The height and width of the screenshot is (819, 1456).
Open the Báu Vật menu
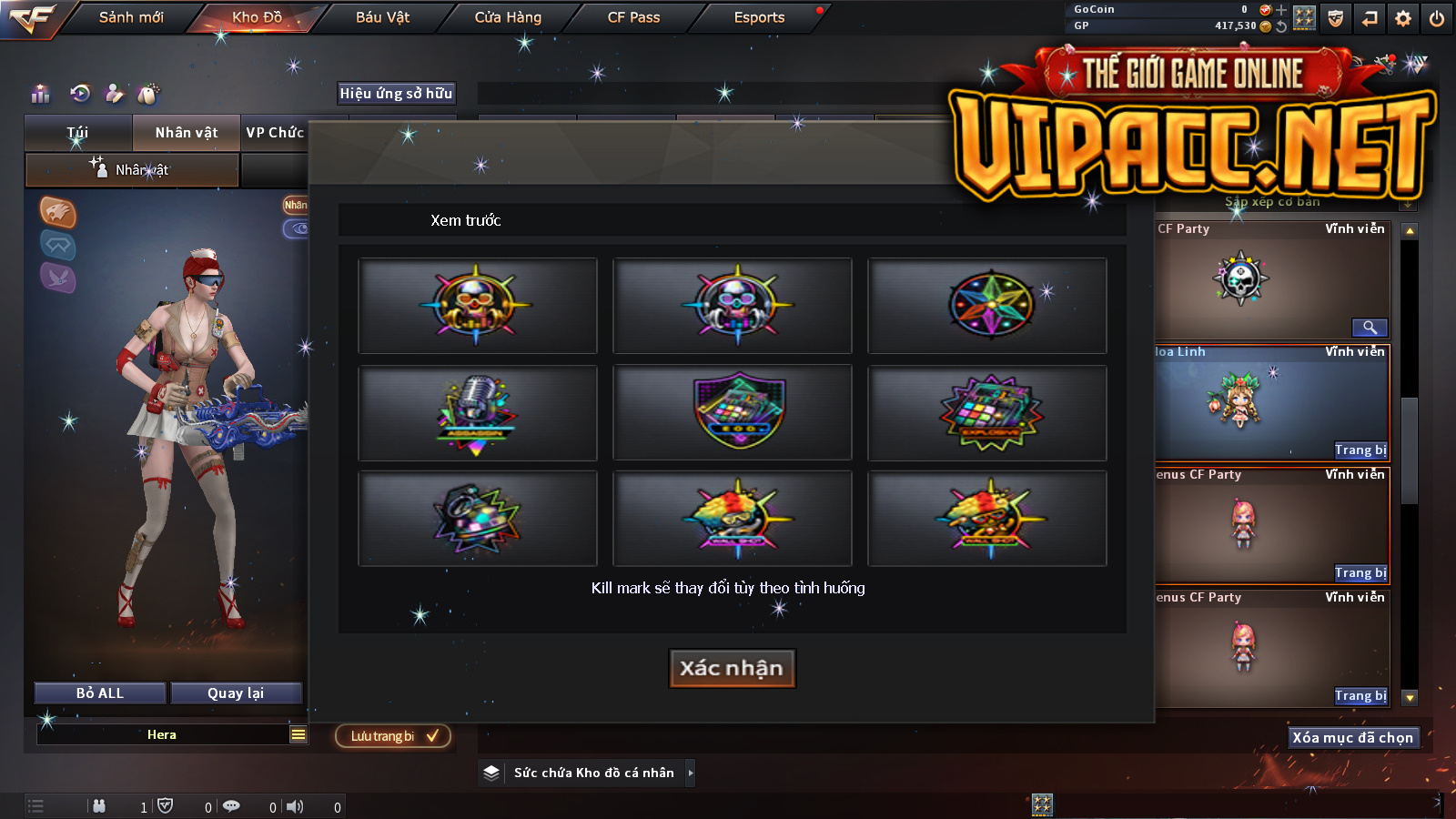click(x=382, y=17)
